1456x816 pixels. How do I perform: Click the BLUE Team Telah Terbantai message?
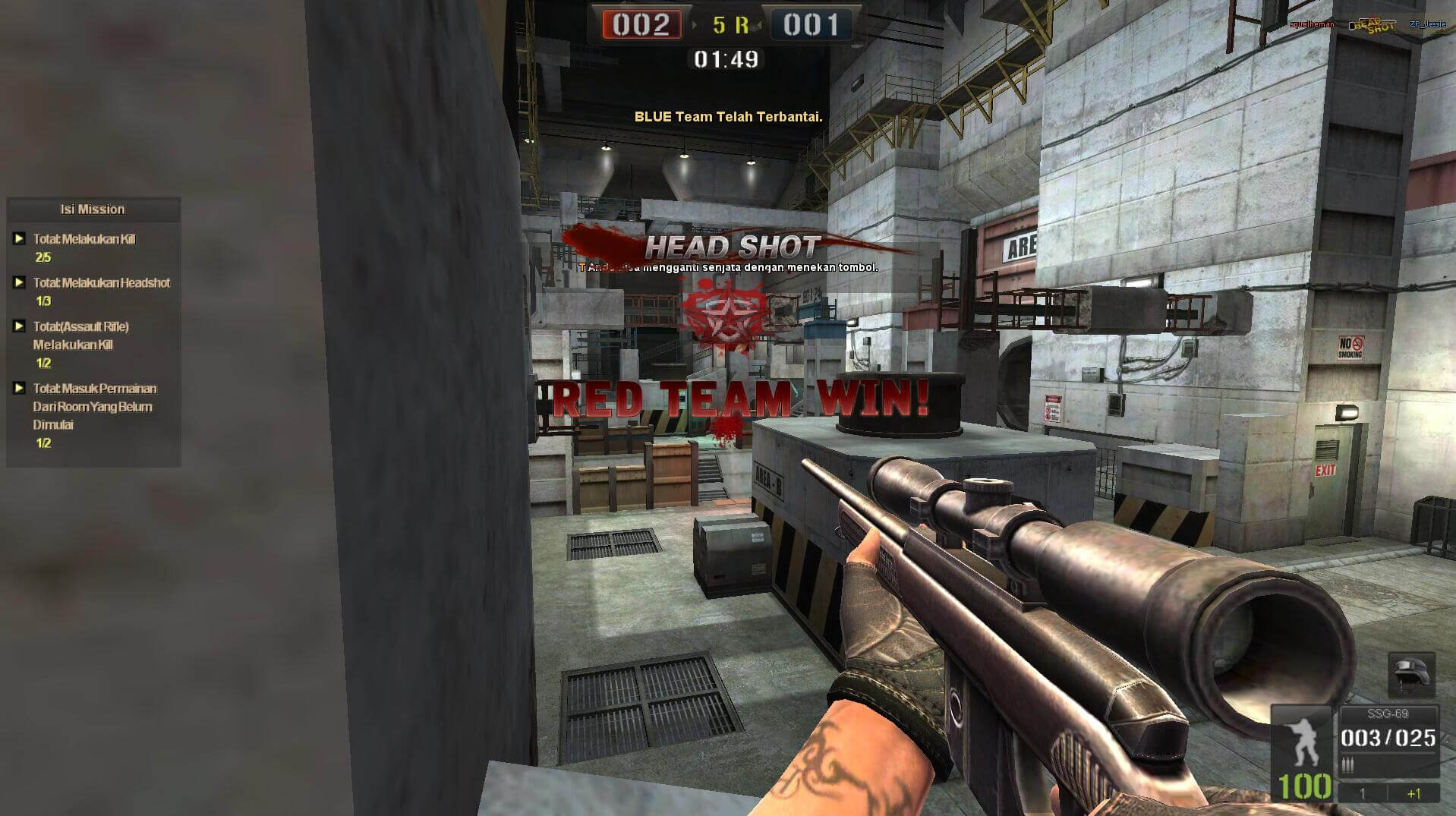(x=727, y=118)
